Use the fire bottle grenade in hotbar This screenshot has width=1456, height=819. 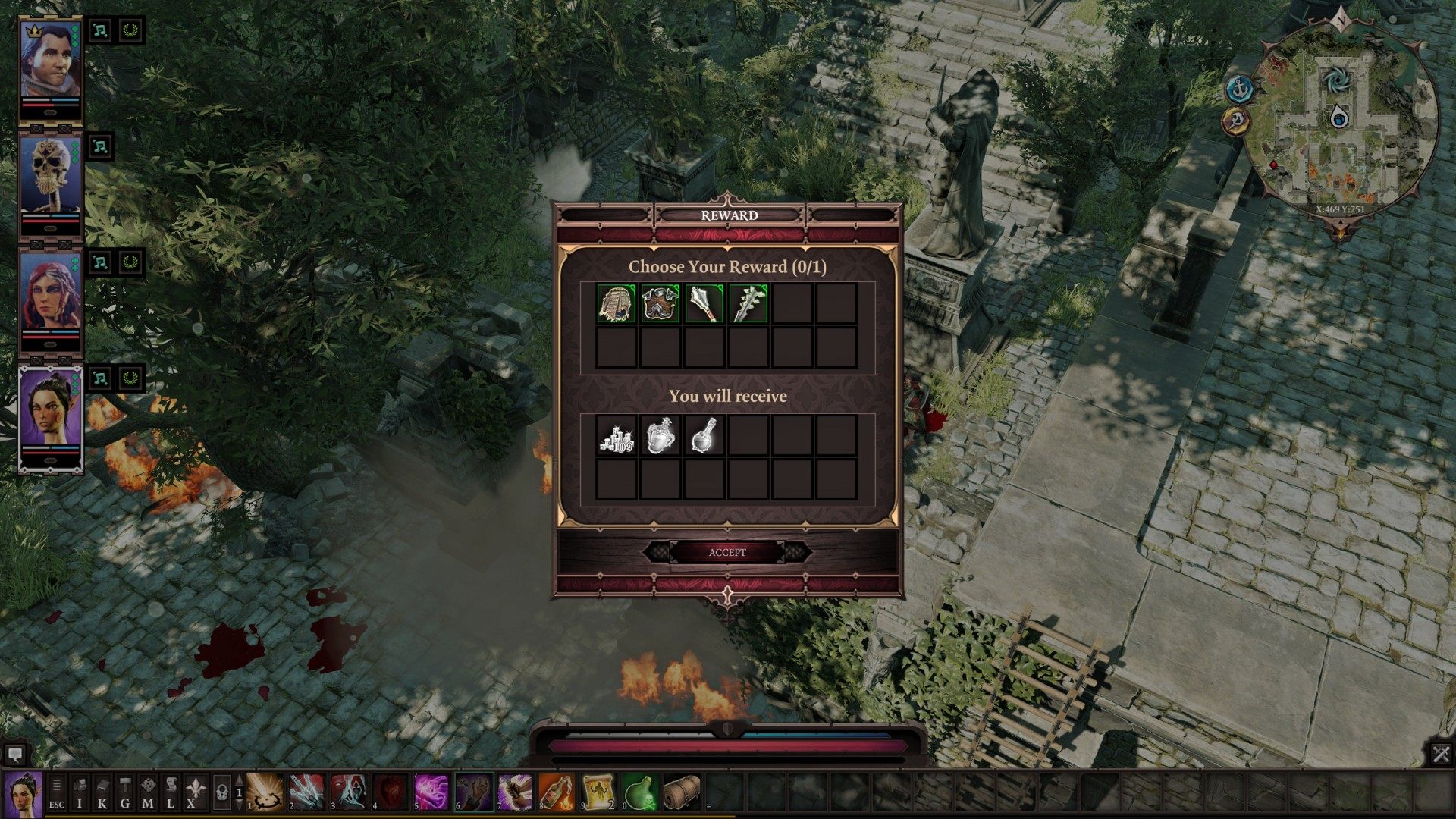pos(556,792)
